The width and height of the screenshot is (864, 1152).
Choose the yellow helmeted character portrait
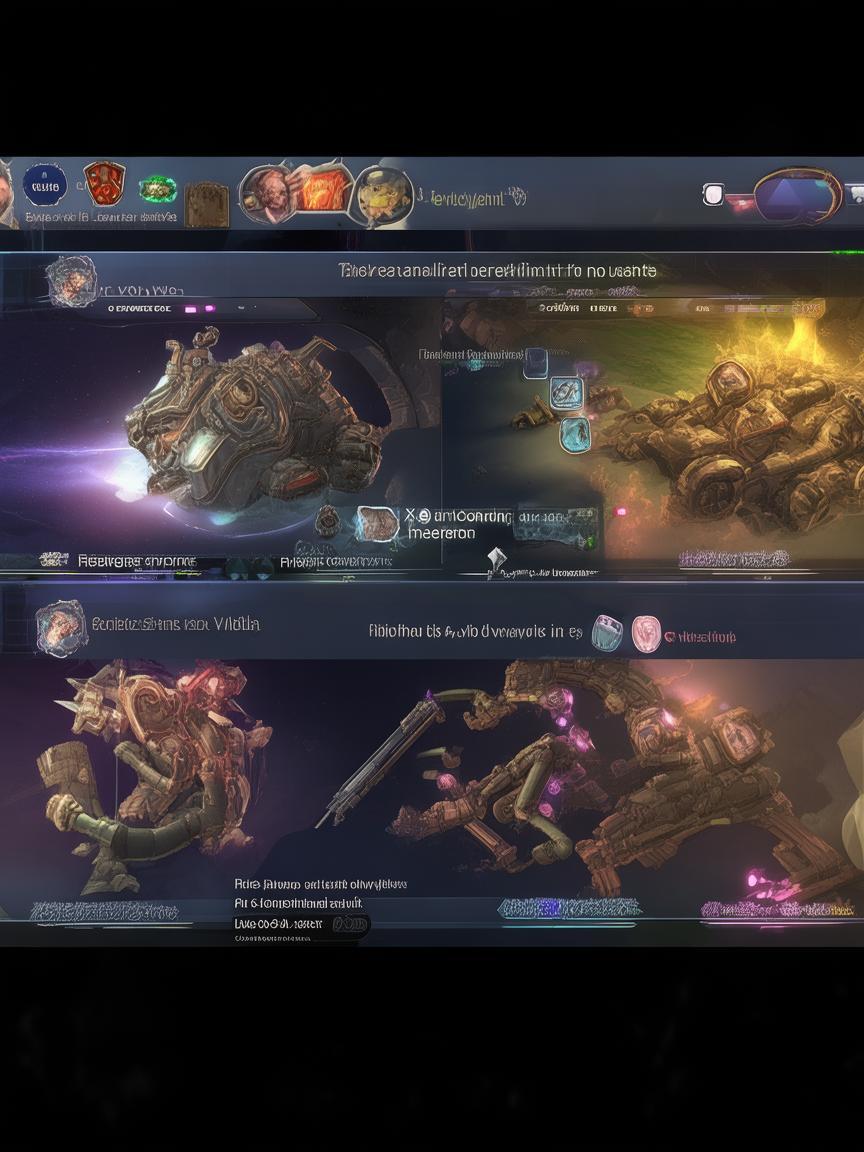pos(384,193)
